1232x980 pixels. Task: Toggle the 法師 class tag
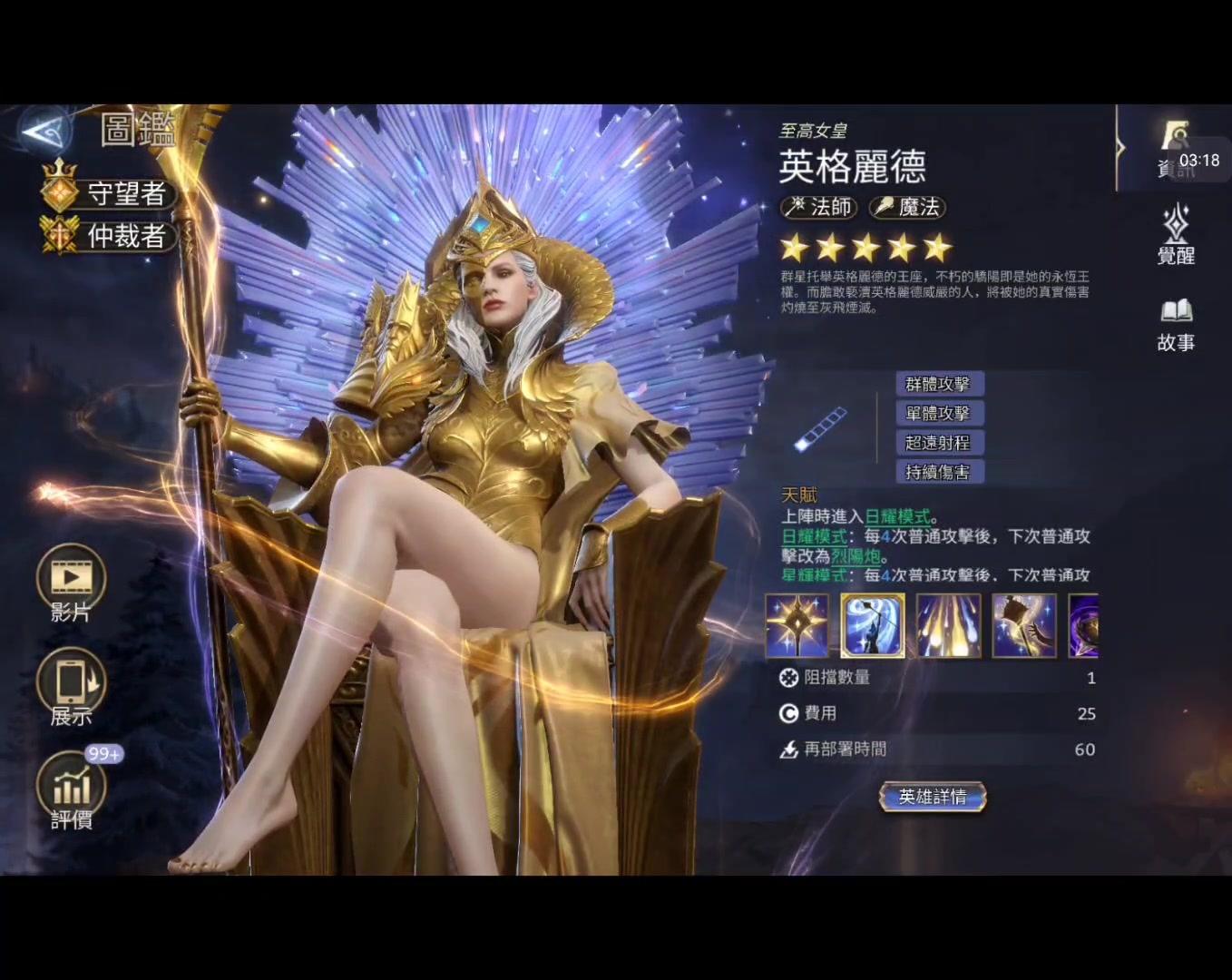tap(821, 208)
